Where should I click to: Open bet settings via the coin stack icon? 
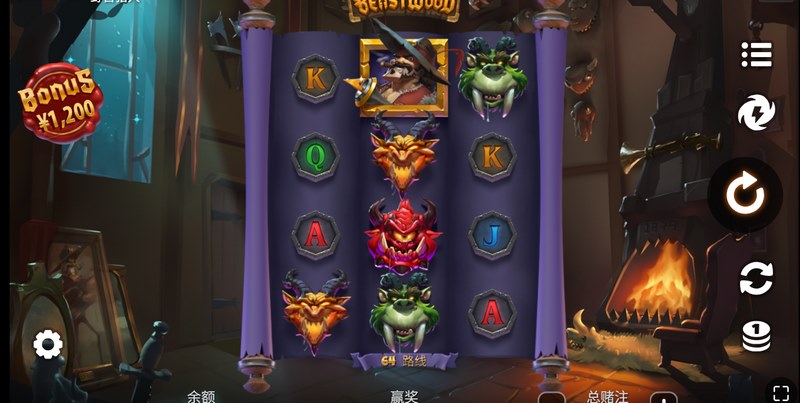tap(756, 336)
